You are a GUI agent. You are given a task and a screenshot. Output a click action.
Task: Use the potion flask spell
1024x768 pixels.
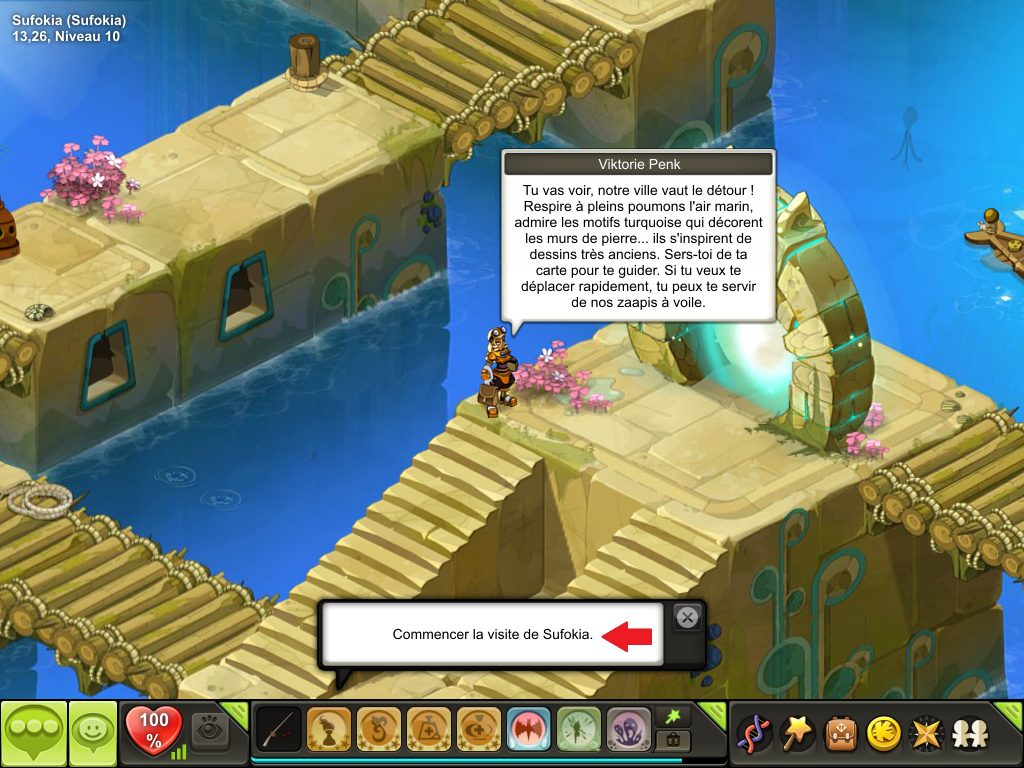(429, 730)
